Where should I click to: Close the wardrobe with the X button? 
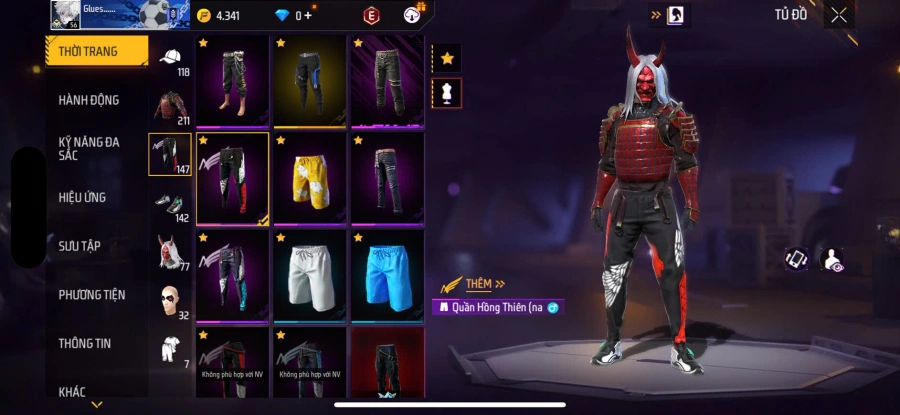839,15
